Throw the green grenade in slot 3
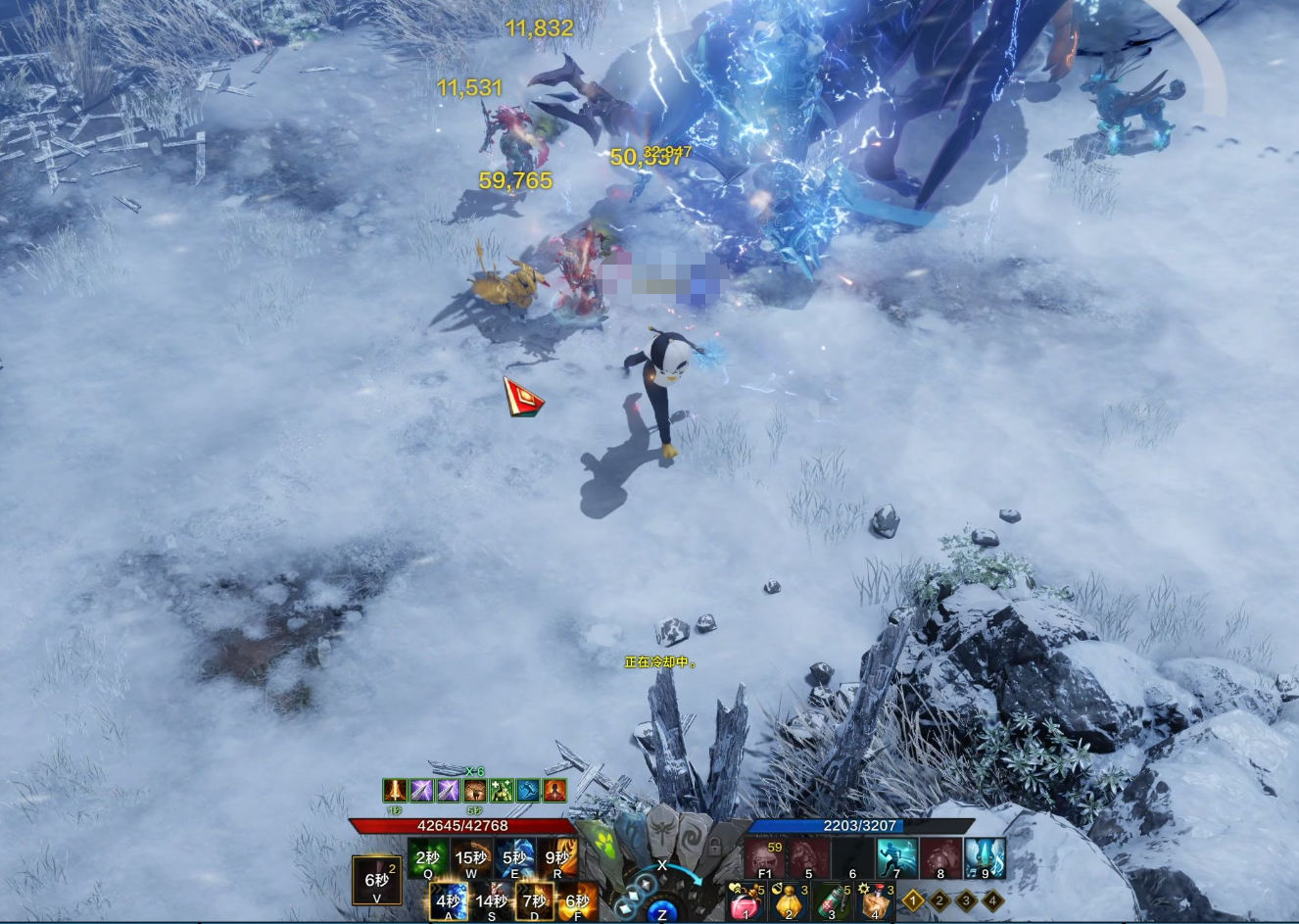 click(x=832, y=900)
